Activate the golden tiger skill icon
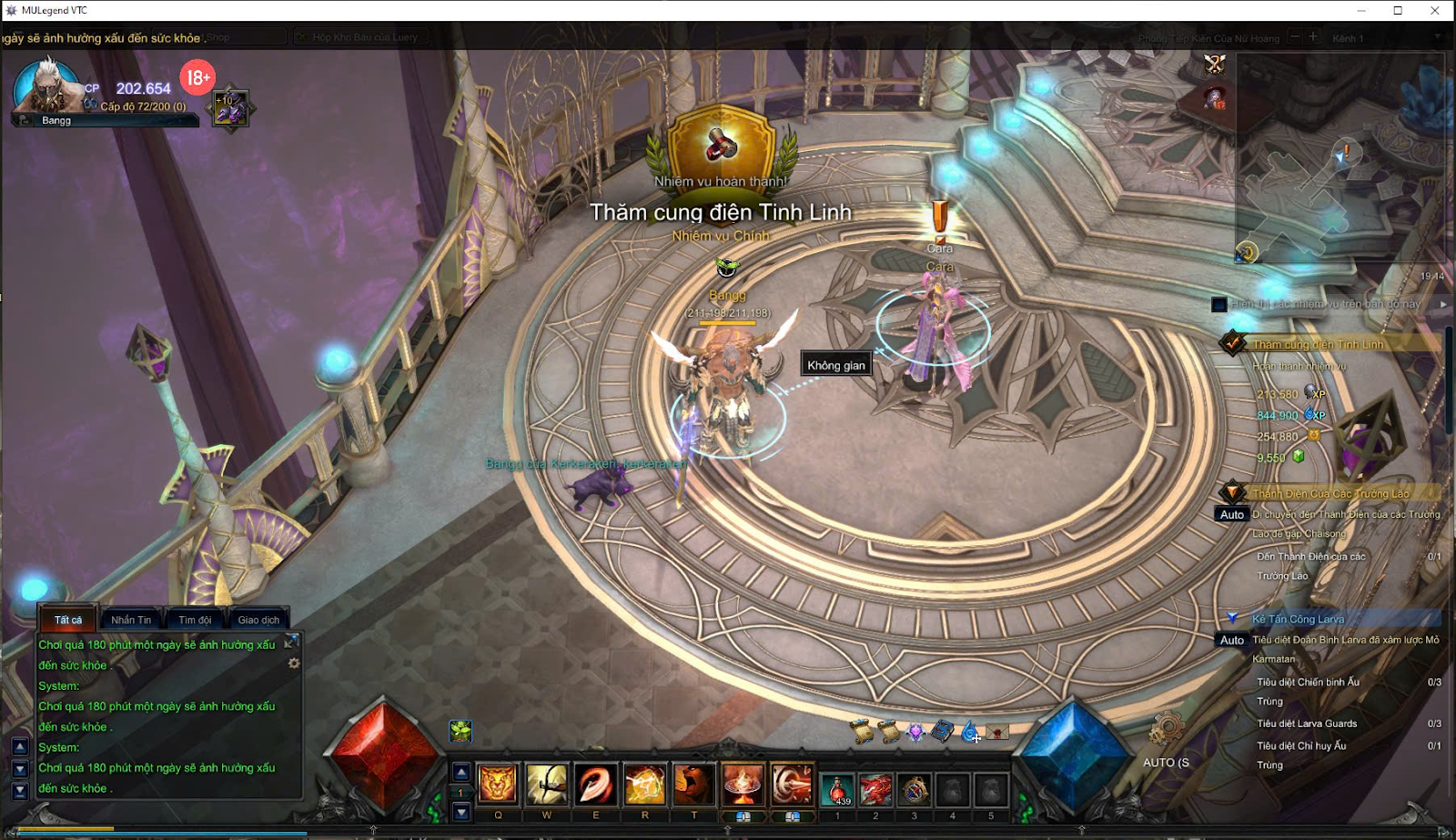 [x=498, y=784]
